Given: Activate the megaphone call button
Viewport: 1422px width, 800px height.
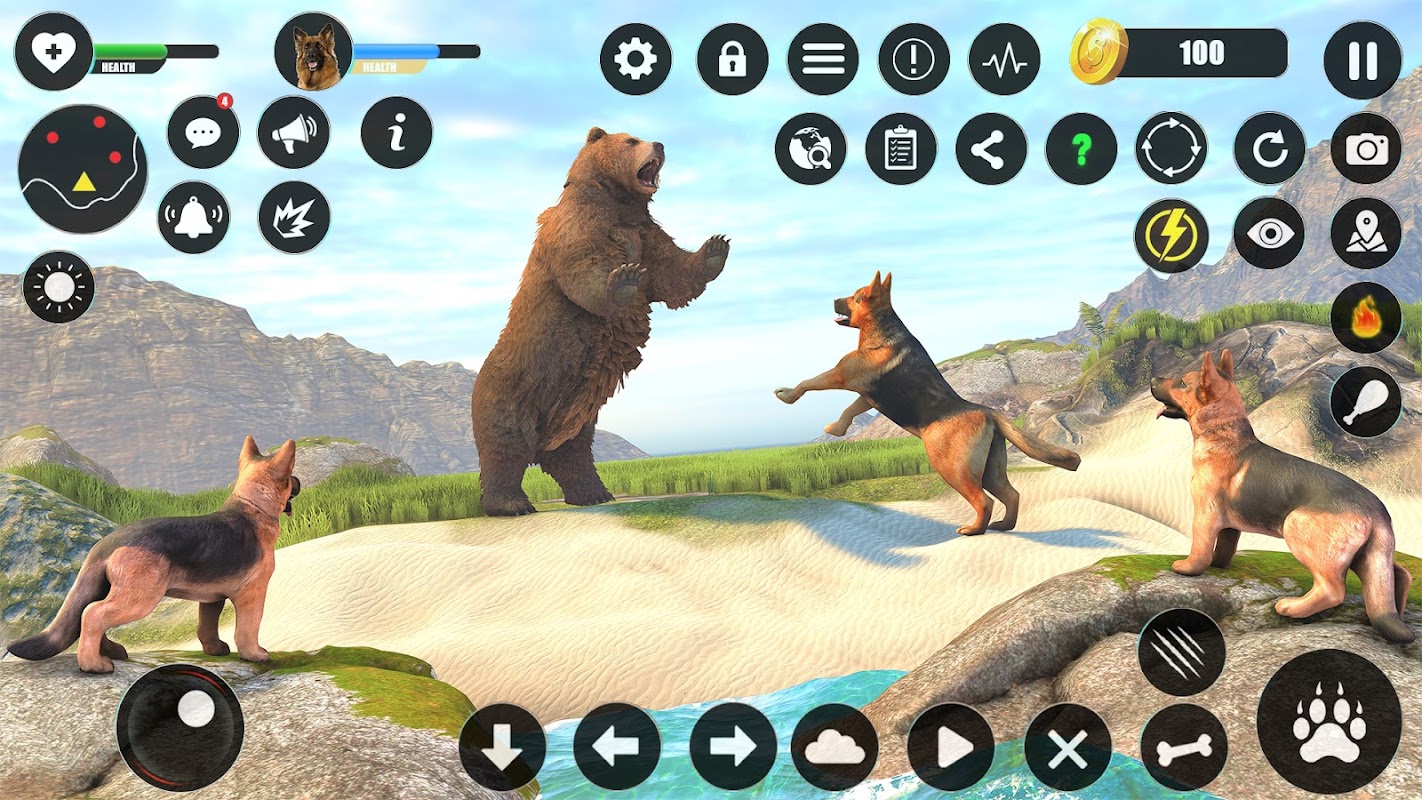Looking at the screenshot, I should (x=293, y=133).
